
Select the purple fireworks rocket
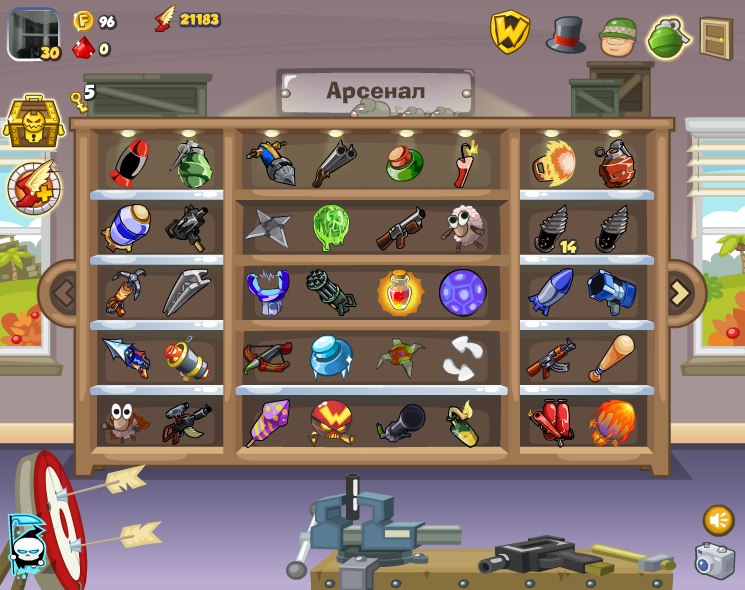(x=267, y=422)
